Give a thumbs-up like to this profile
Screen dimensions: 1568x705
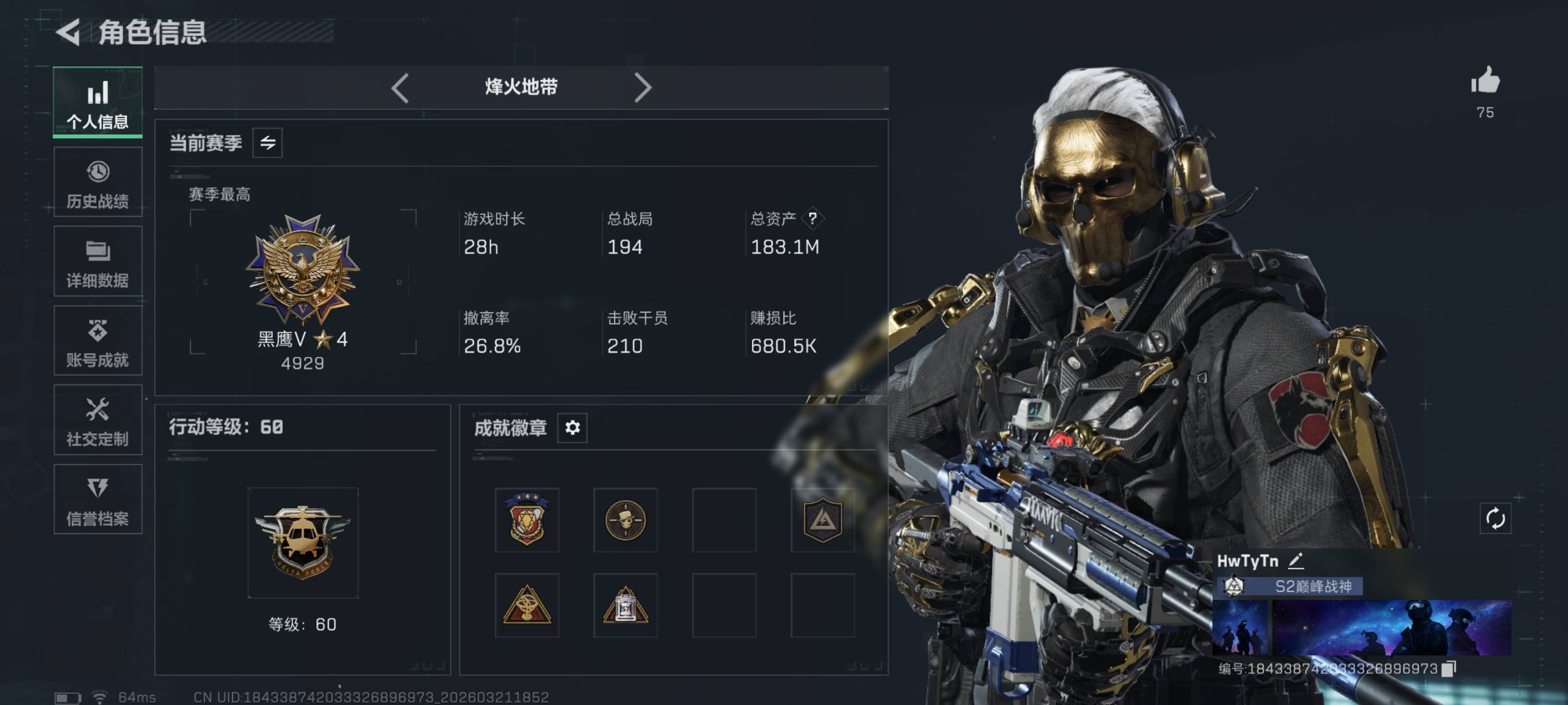tap(1485, 81)
